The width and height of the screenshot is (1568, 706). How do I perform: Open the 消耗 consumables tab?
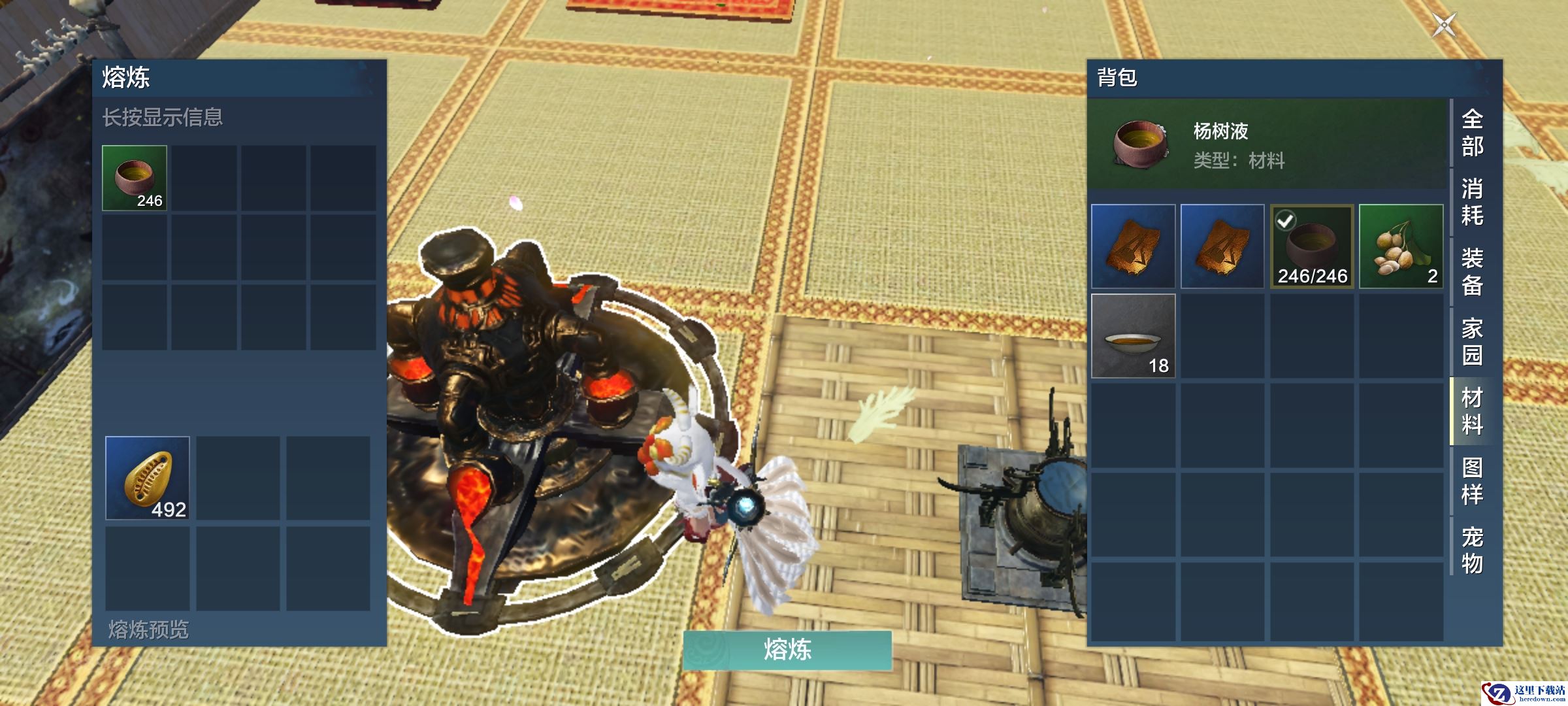pyautogui.click(x=1472, y=202)
